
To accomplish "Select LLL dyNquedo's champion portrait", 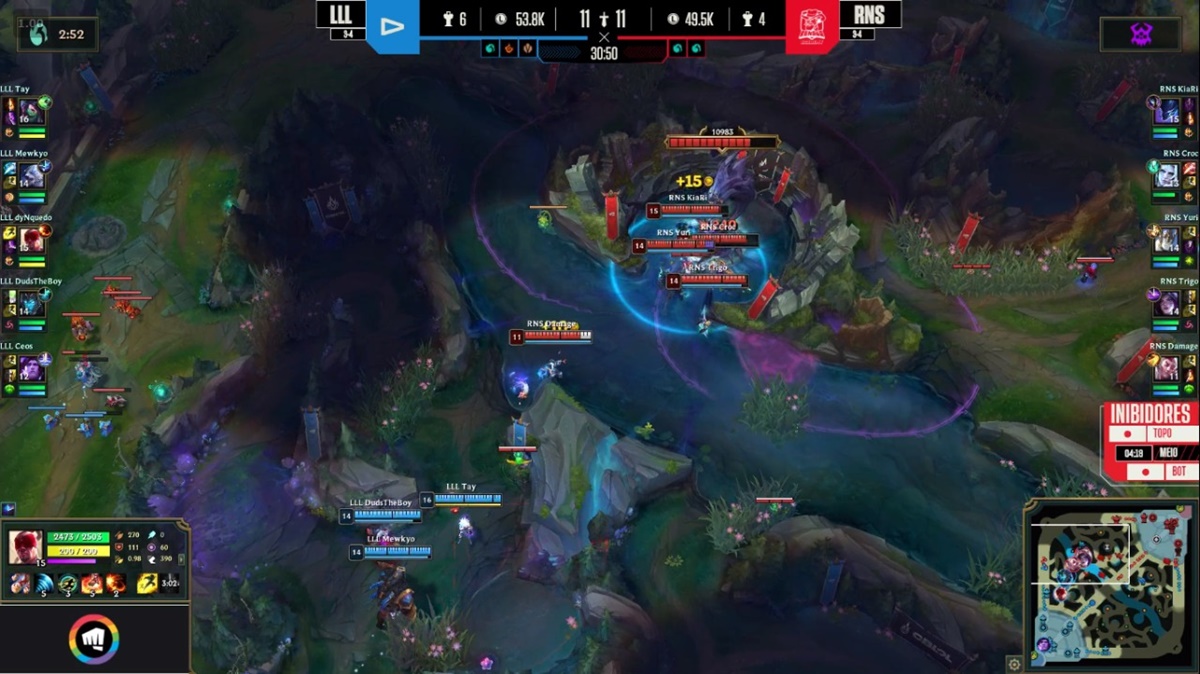I will coord(31,240).
